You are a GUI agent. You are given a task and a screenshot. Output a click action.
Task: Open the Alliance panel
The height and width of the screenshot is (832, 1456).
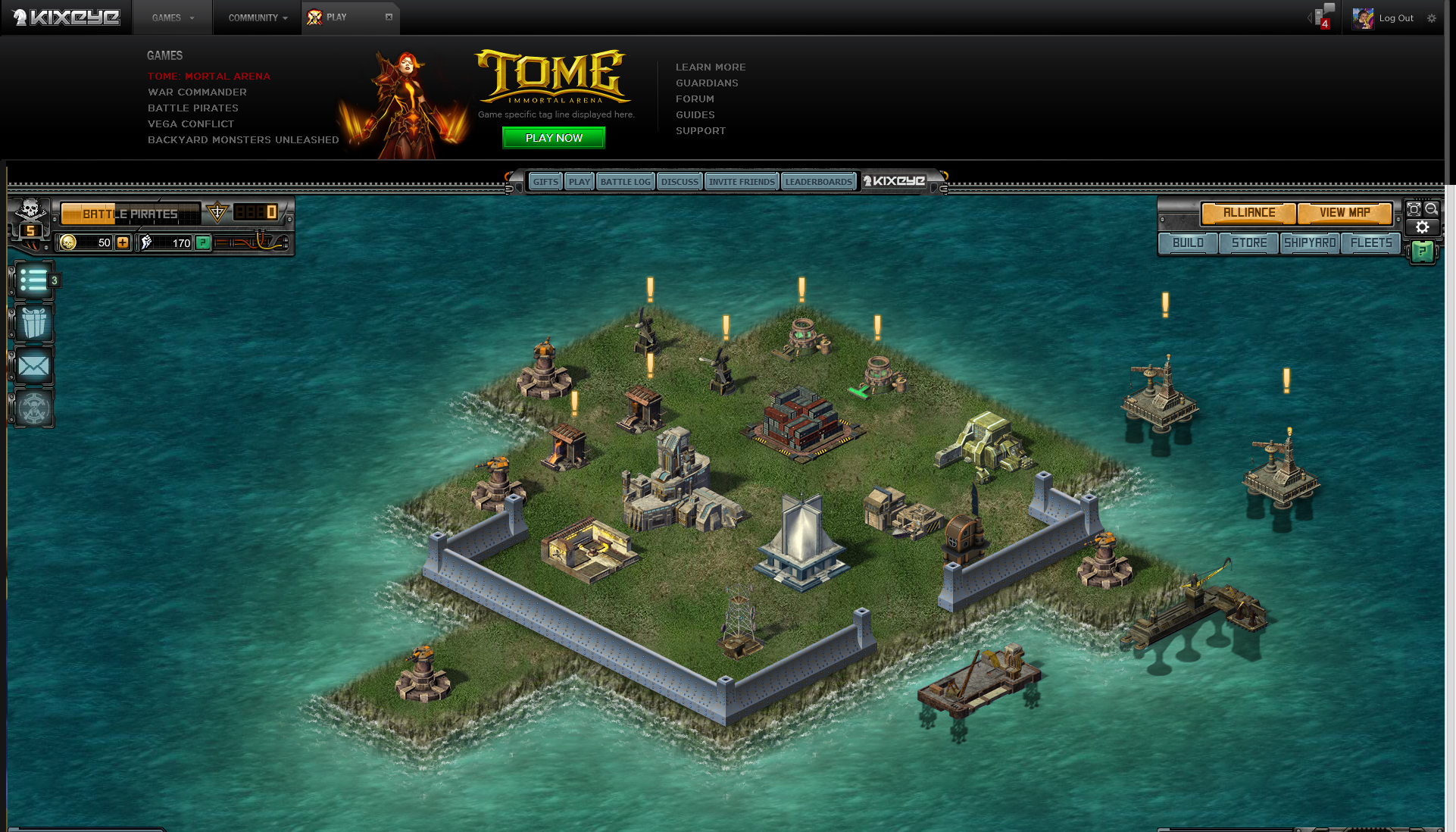pyautogui.click(x=1248, y=213)
